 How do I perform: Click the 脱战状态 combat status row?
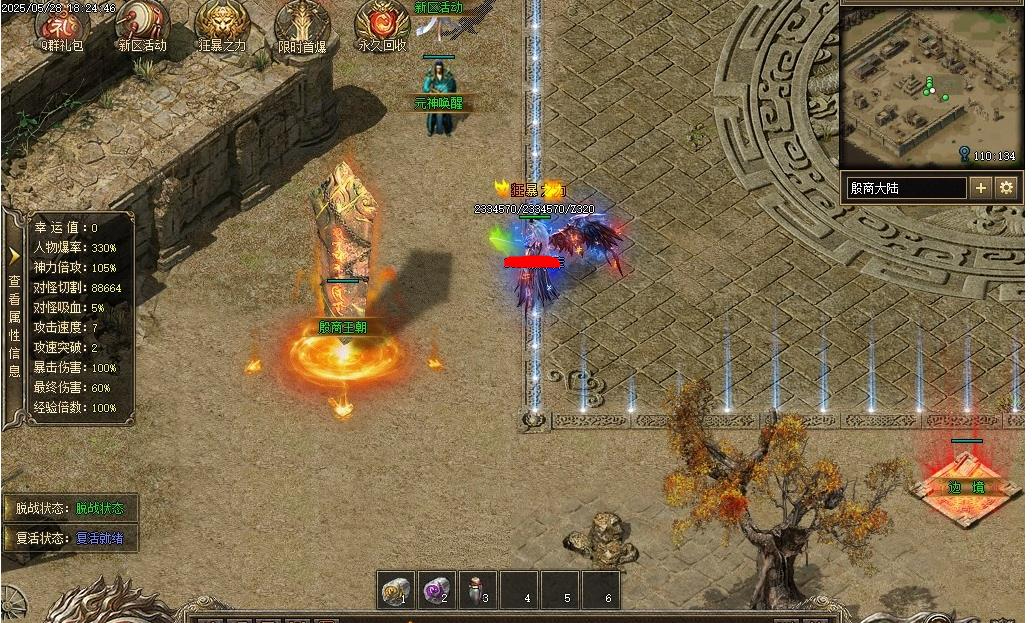(70, 508)
